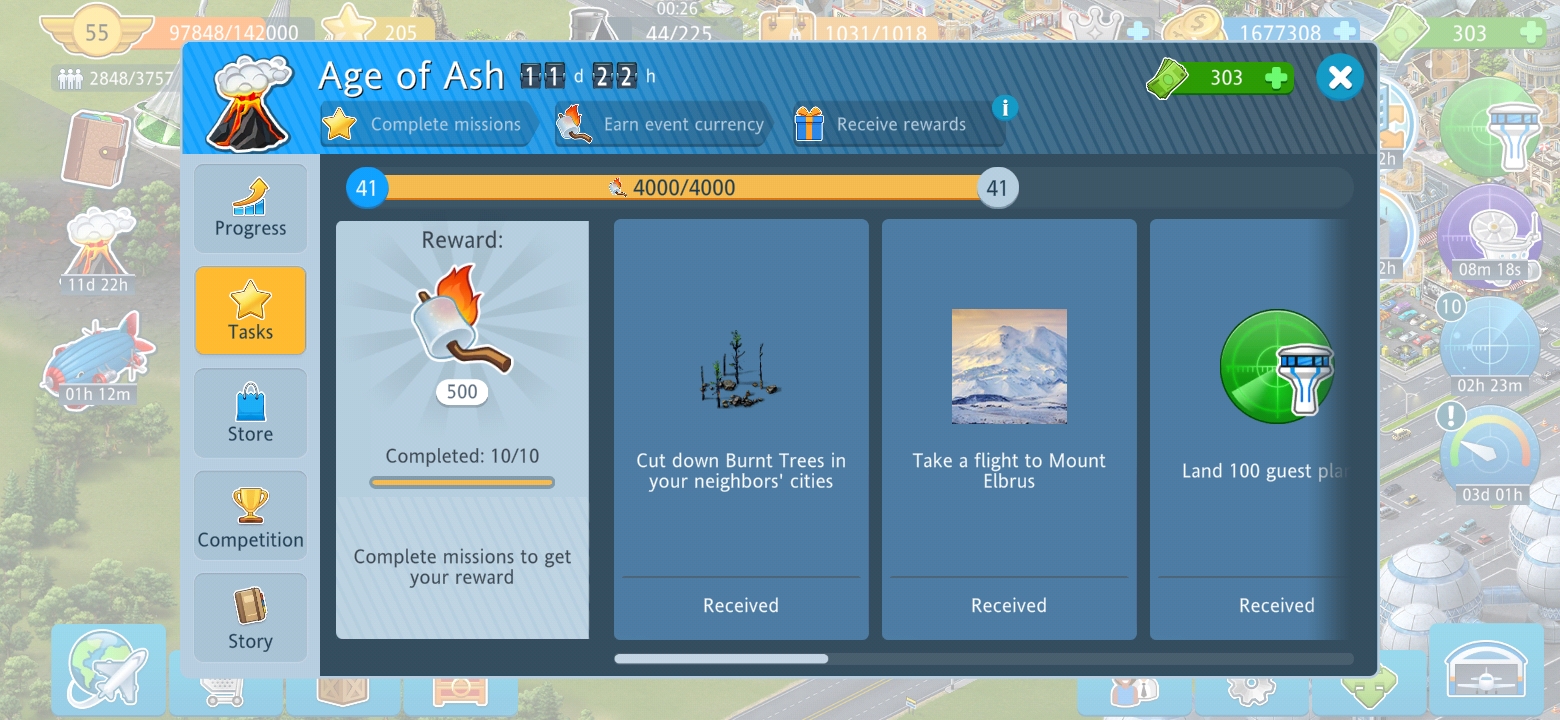Show the Story tab

(250, 618)
